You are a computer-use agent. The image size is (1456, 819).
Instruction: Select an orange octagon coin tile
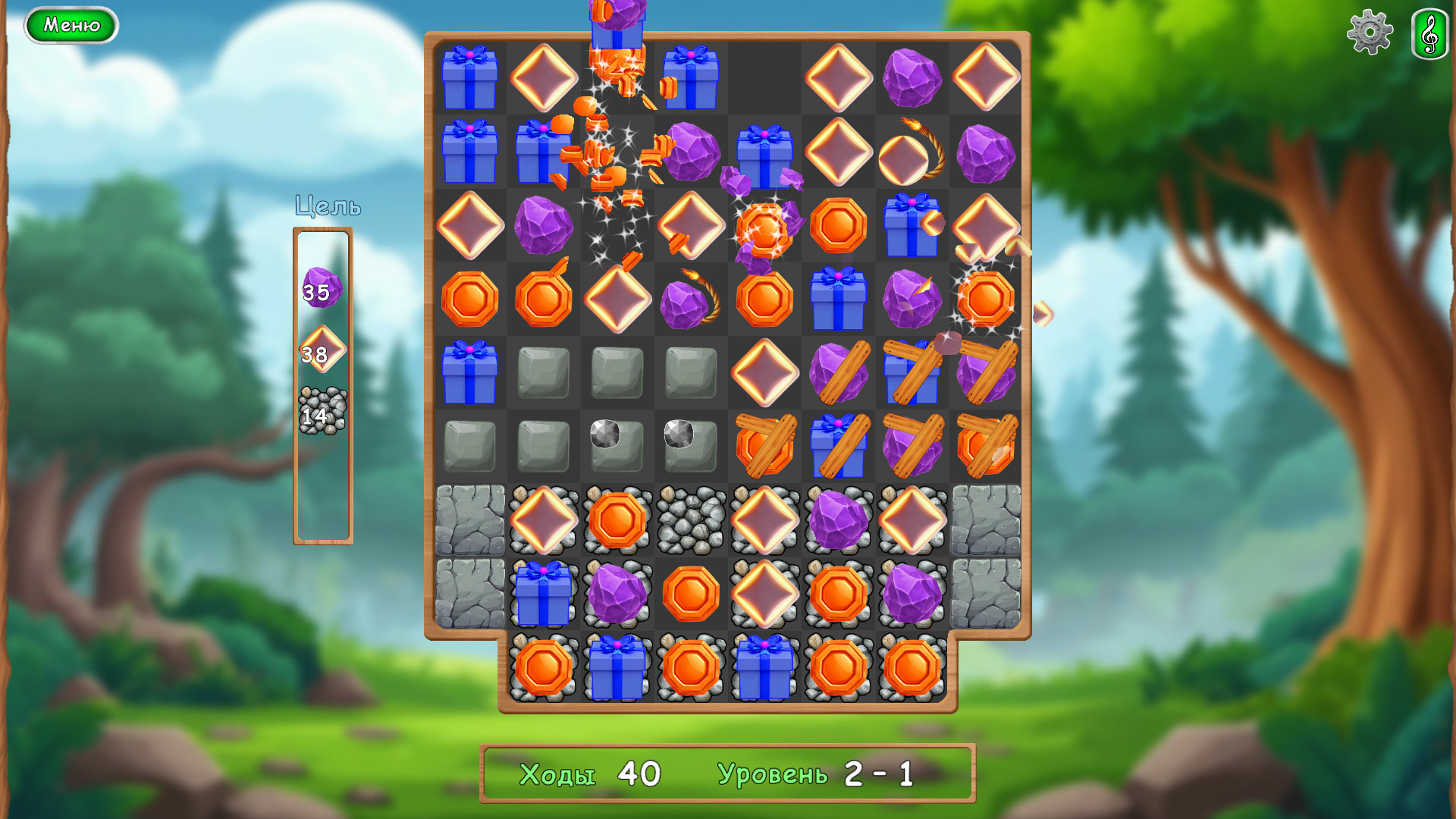click(x=469, y=298)
